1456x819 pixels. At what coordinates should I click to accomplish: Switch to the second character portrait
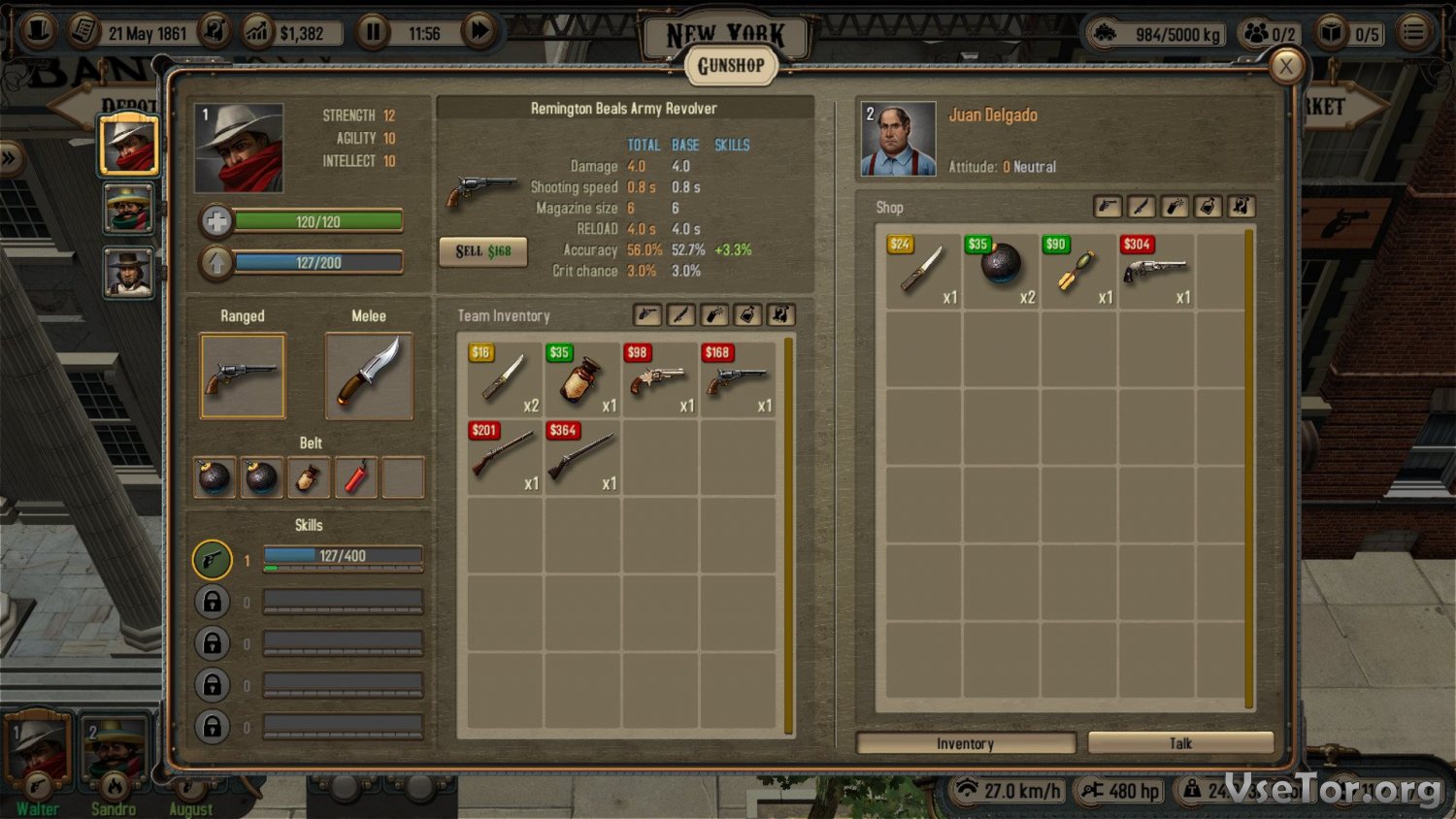point(128,208)
